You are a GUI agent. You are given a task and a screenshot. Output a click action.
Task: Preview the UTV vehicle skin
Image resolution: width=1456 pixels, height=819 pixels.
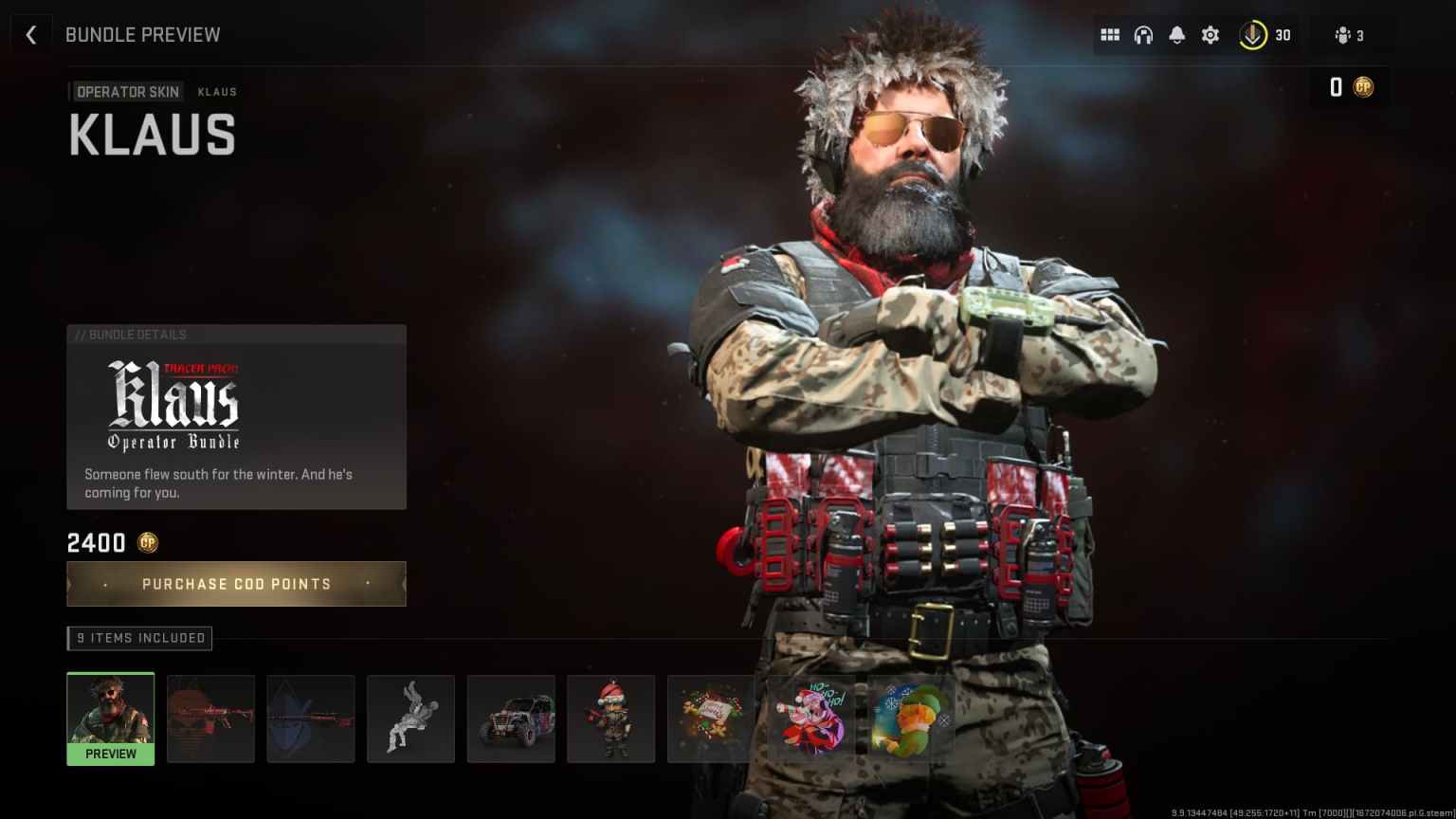[511, 719]
